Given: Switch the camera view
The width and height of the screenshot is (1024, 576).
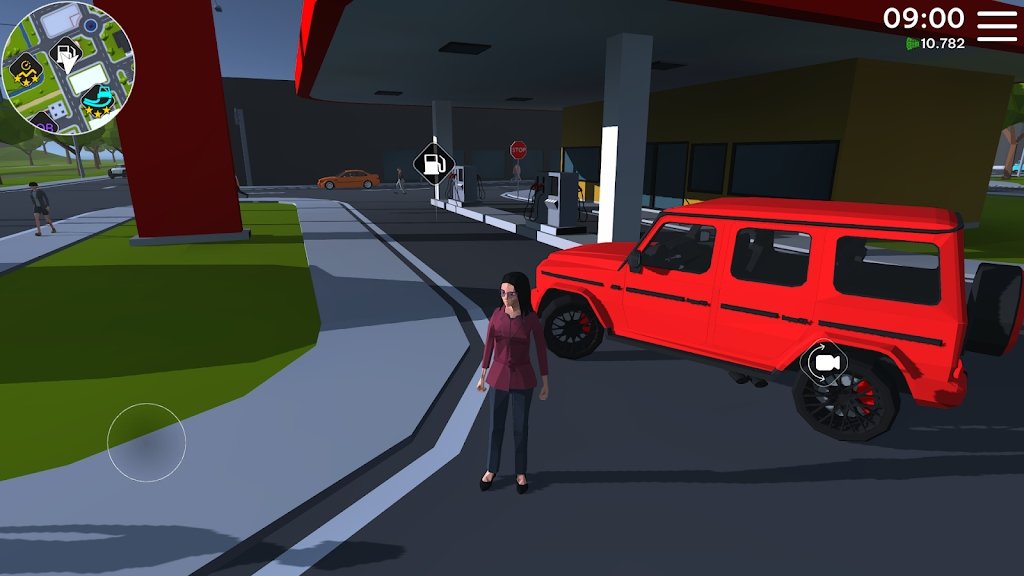Looking at the screenshot, I should point(824,363).
